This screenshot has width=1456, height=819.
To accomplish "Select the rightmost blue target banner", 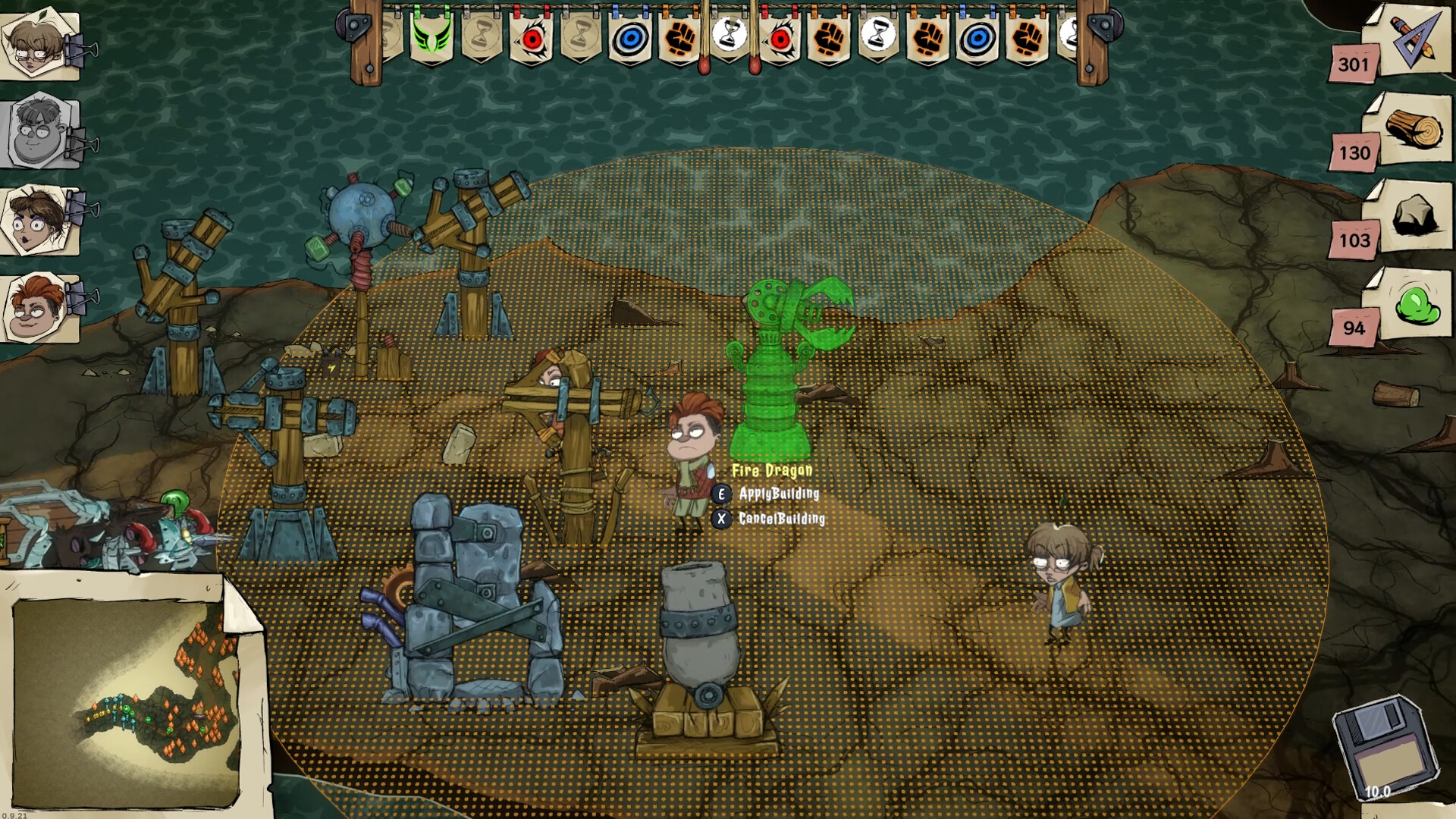I will click(977, 38).
